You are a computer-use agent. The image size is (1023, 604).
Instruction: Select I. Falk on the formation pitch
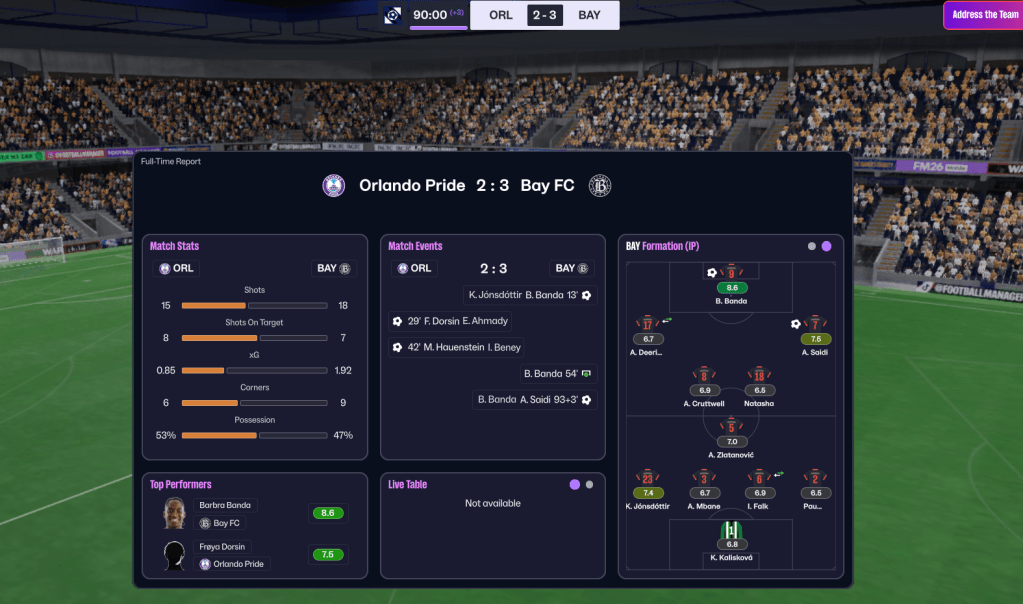coord(759,479)
